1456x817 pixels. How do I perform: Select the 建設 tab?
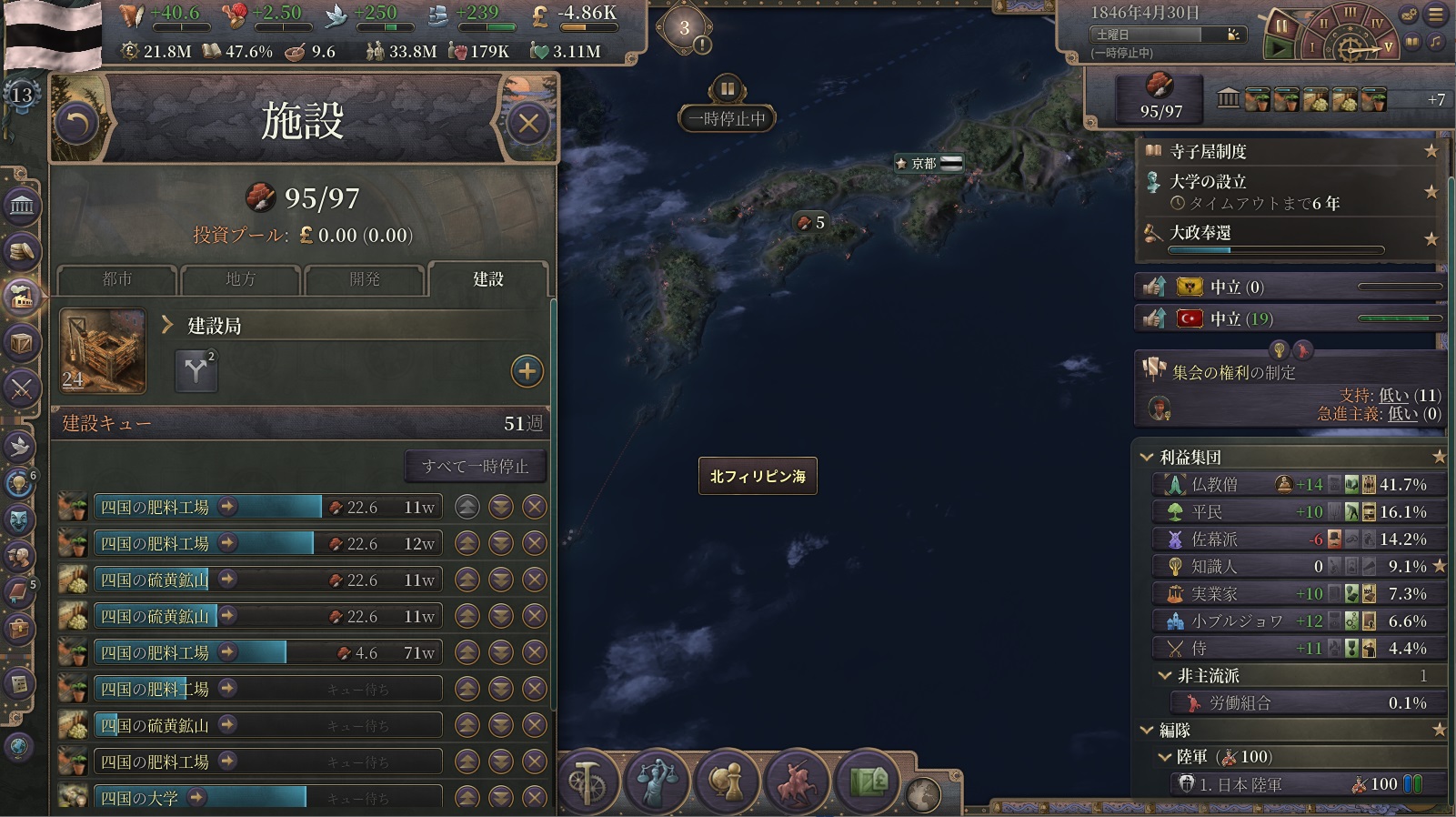487,279
